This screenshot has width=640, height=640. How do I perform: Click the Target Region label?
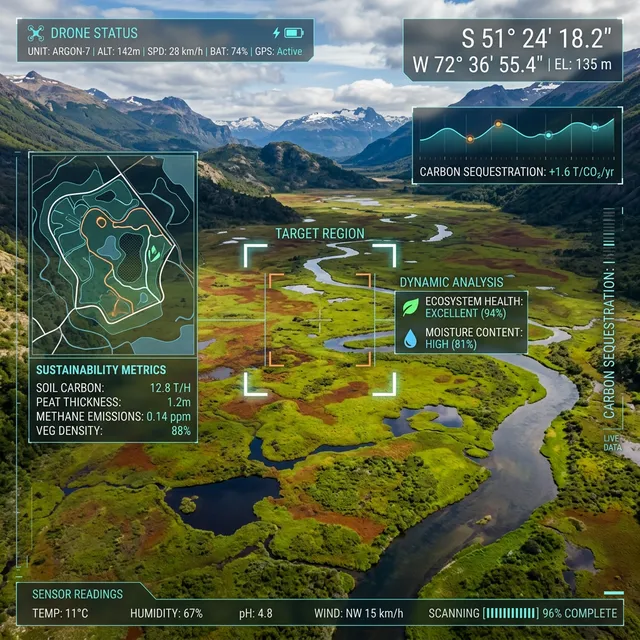tap(320, 234)
